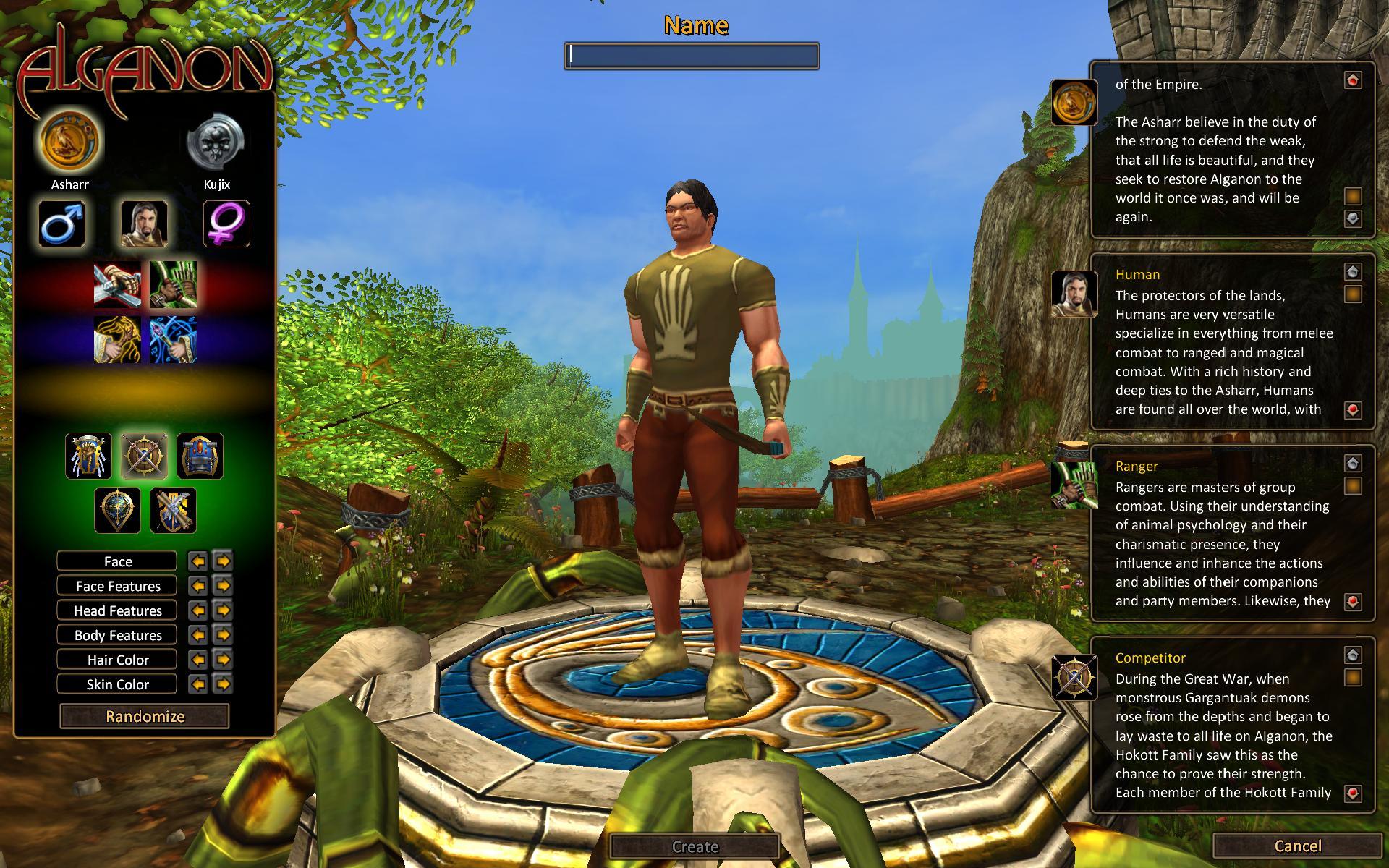This screenshot has height=868, width=1389.
Task: Select the Competitor family crest icon
Action: (143, 456)
